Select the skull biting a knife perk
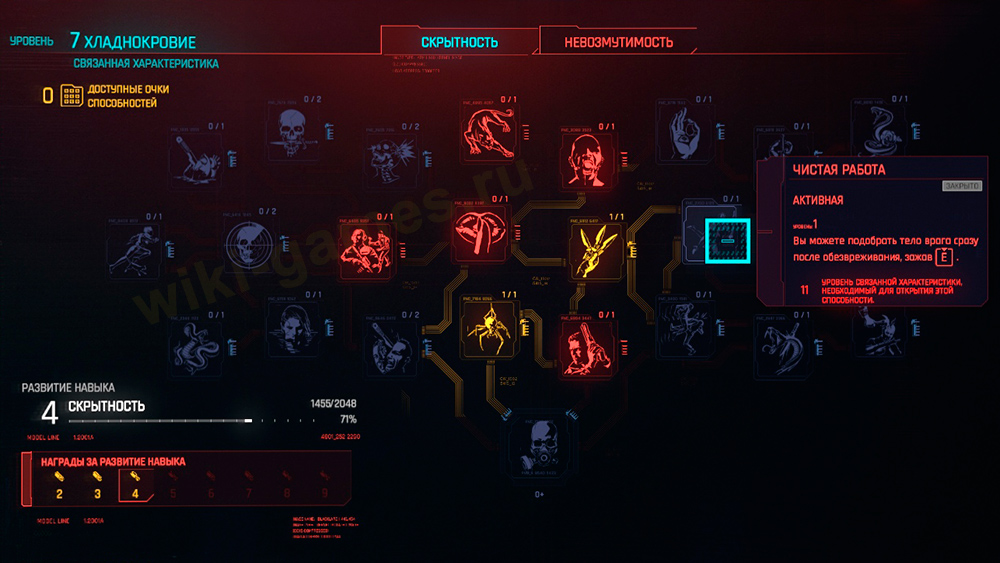The width and height of the screenshot is (1000, 563). [x=297, y=133]
